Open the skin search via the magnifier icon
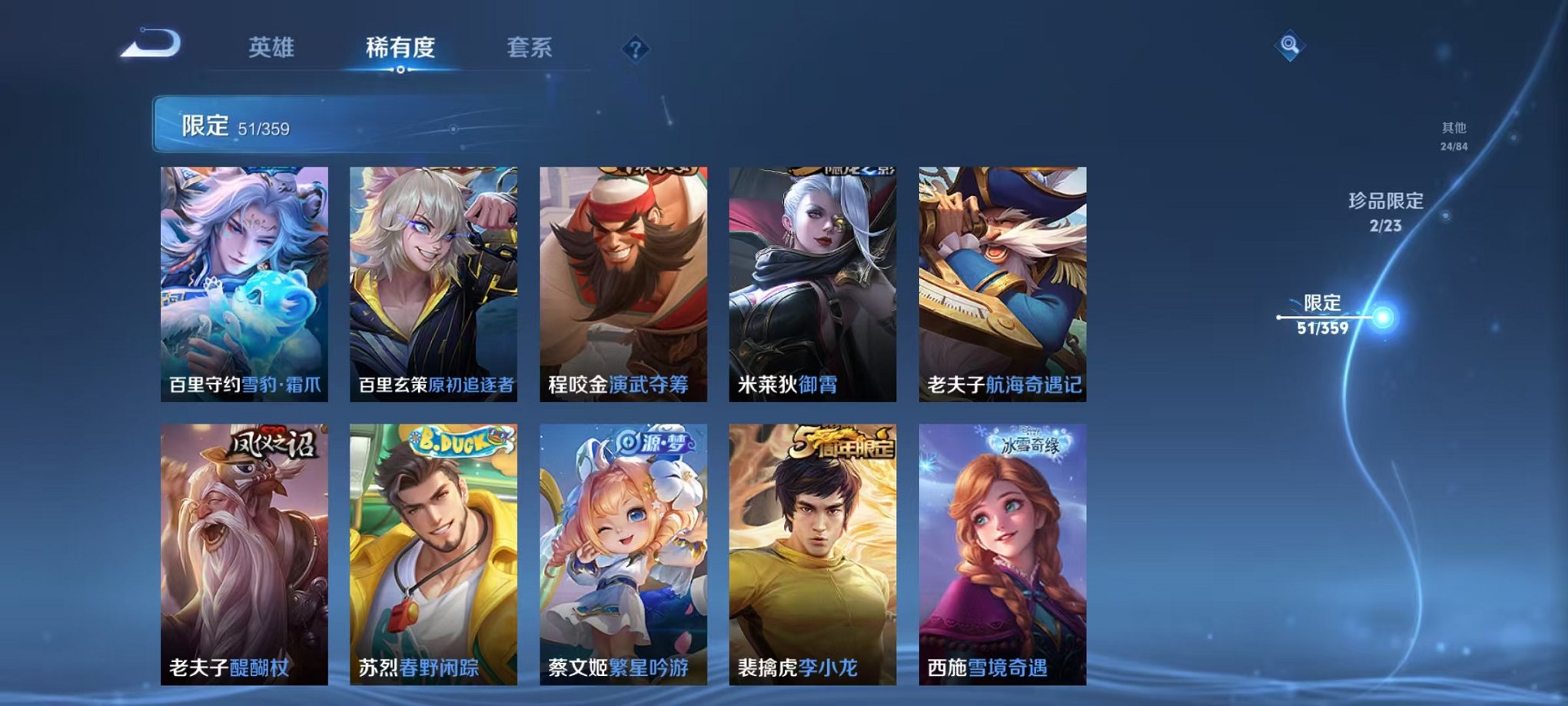Viewport: 1568px width, 706px height. (1291, 44)
